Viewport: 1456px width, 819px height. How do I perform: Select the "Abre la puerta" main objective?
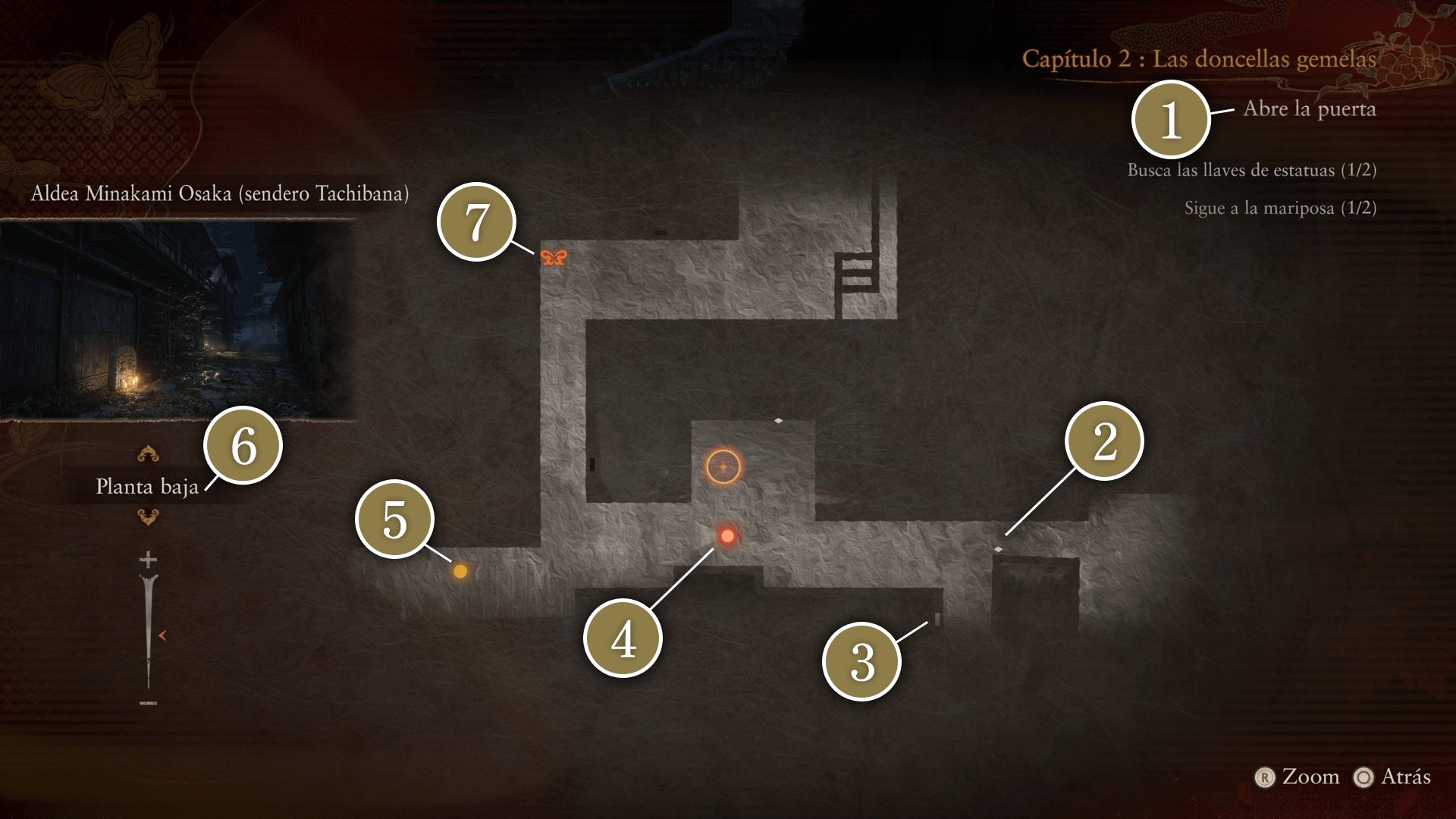[x=1309, y=109]
